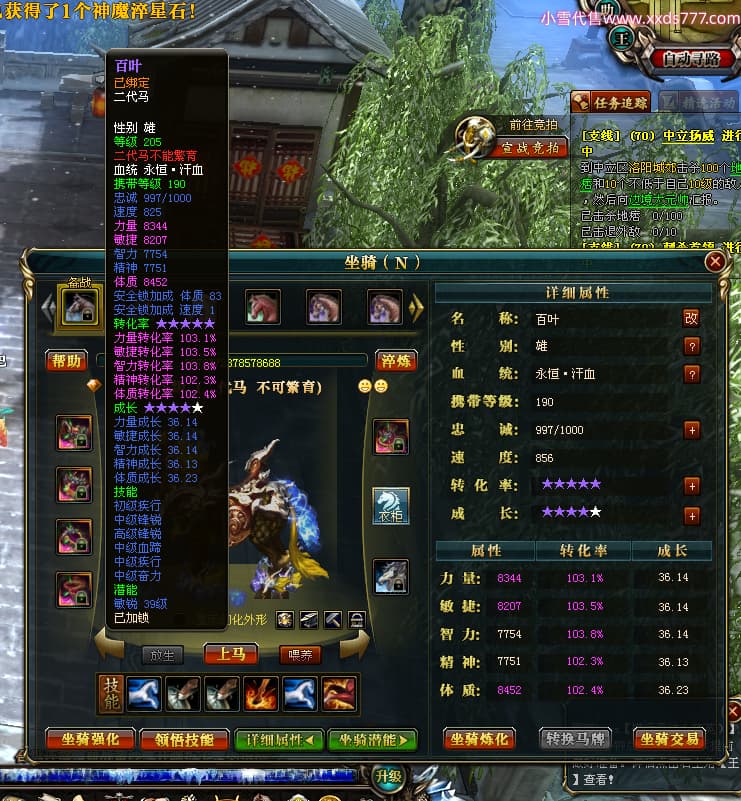The height and width of the screenshot is (801, 741).
Task: Switch to the 任务追踪 quest tracking tab
Action: pos(610,101)
